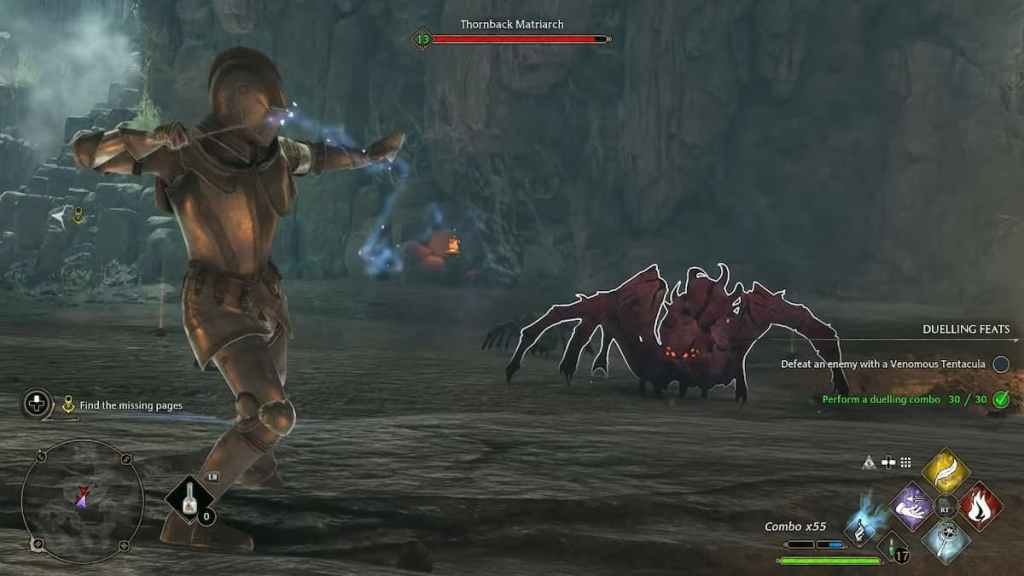
Task: Cast the red fire spell
Action: point(981,506)
